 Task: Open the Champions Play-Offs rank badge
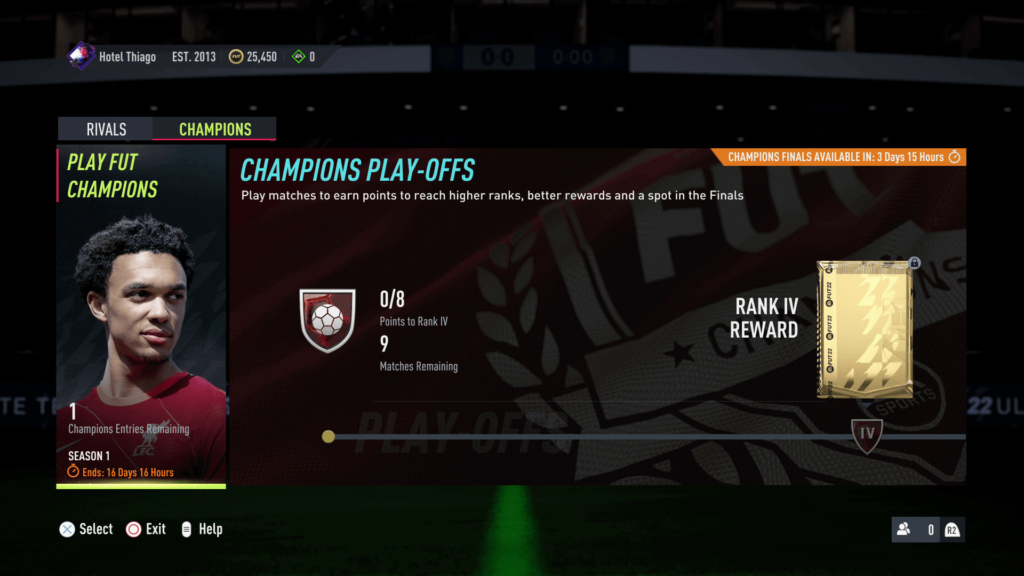pos(327,320)
